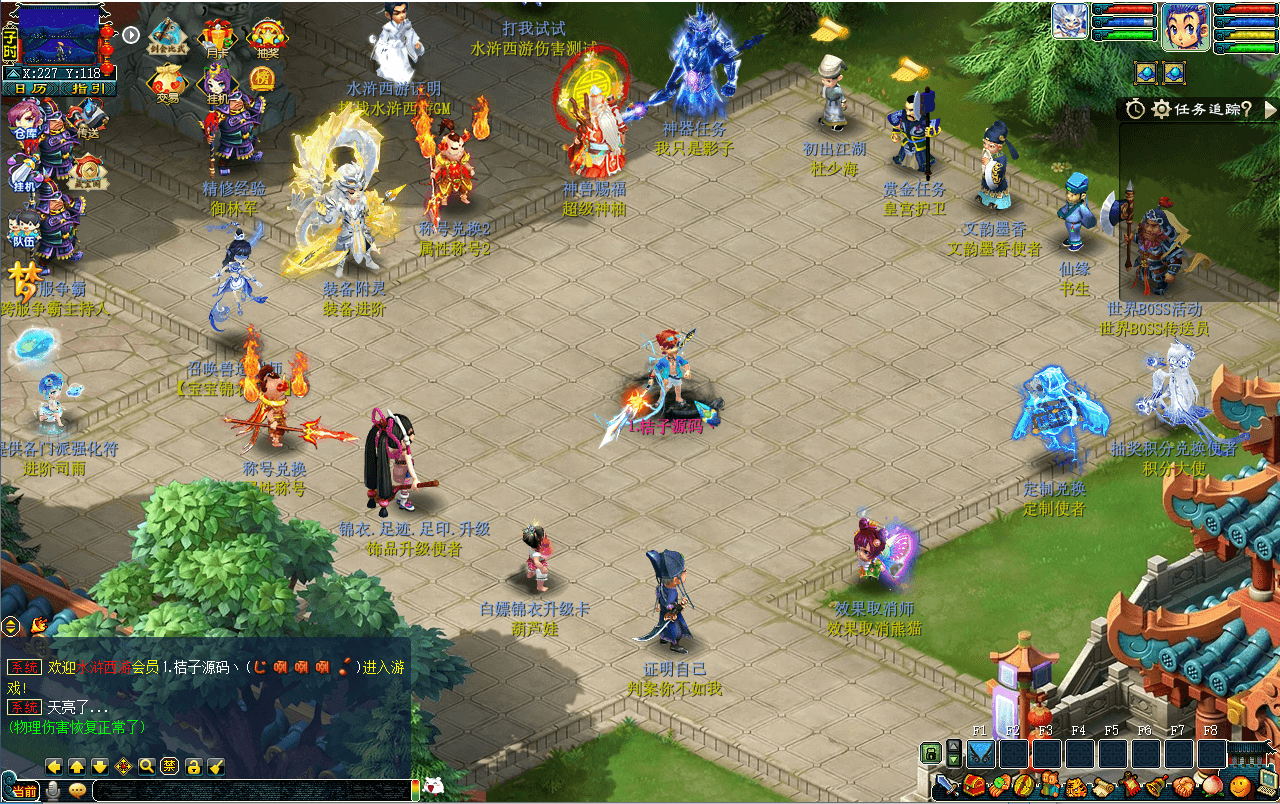Select the F1 blue wings skill slot
This screenshot has height=804, width=1280.
click(981, 753)
